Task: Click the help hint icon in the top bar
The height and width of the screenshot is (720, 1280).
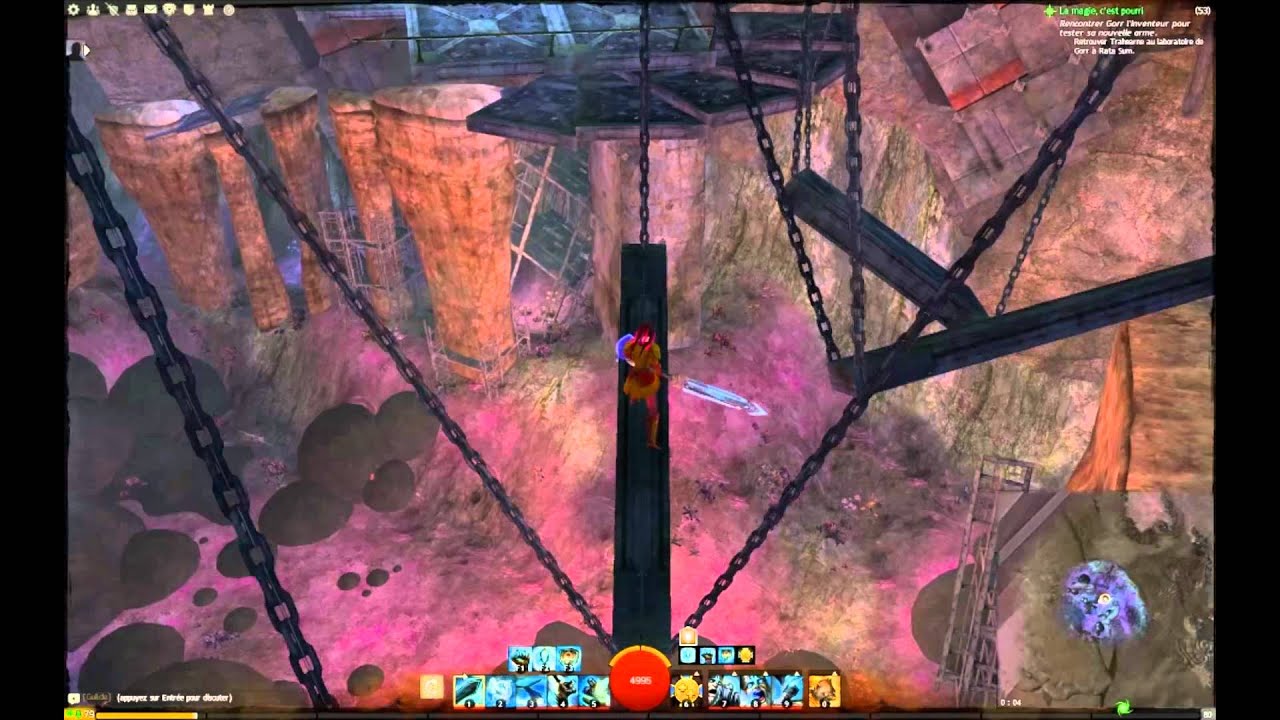Action: pyautogui.click(x=231, y=10)
